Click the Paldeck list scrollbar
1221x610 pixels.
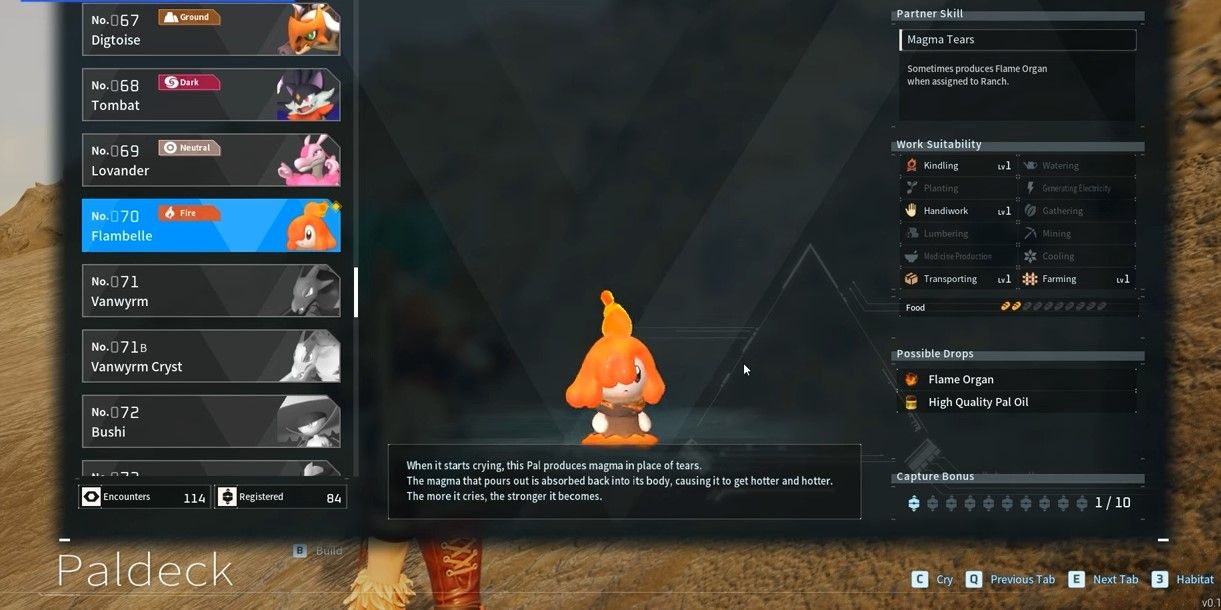(356, 291)
